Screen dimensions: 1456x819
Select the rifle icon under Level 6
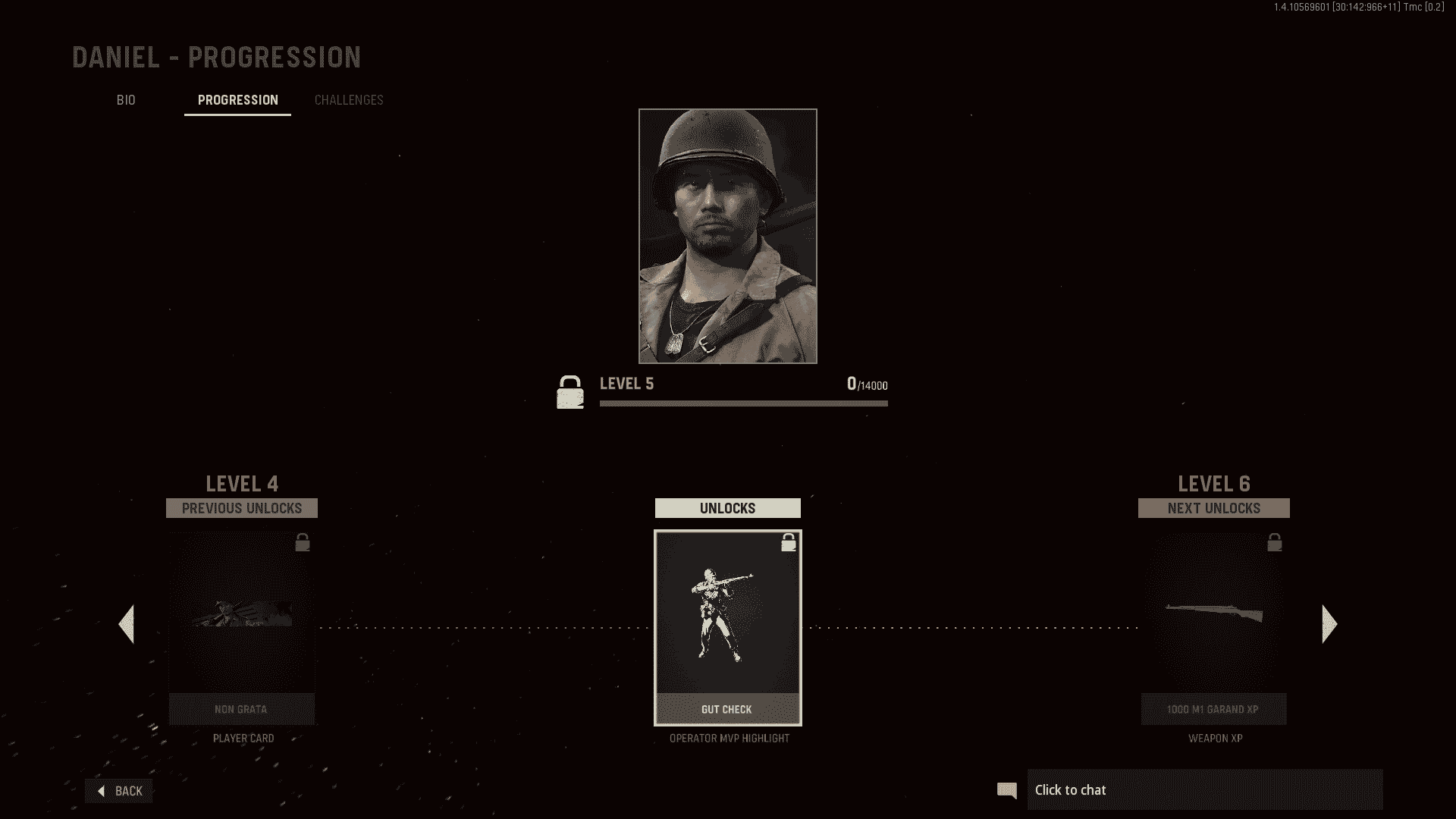[x=1214, y=610]
